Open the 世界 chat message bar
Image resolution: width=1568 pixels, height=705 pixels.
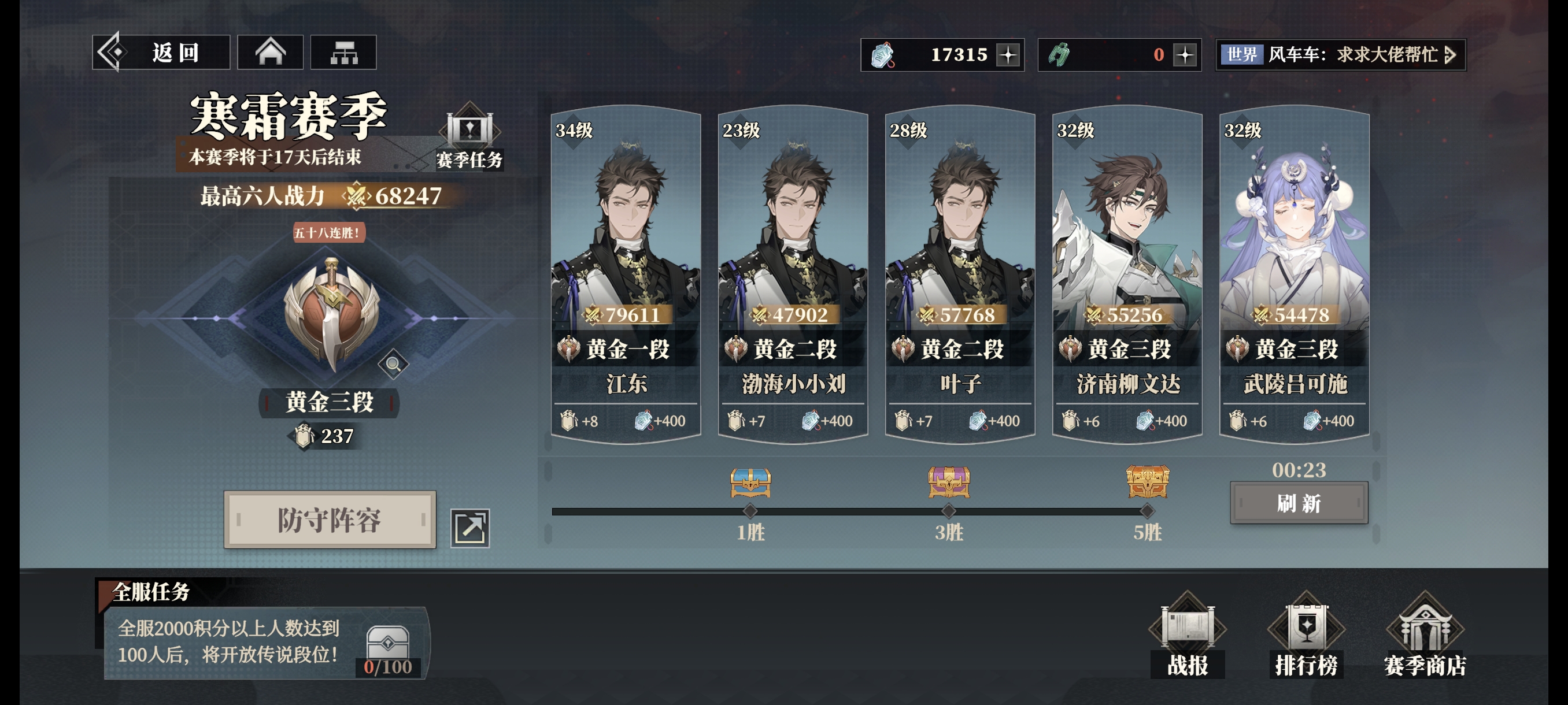1340,55
